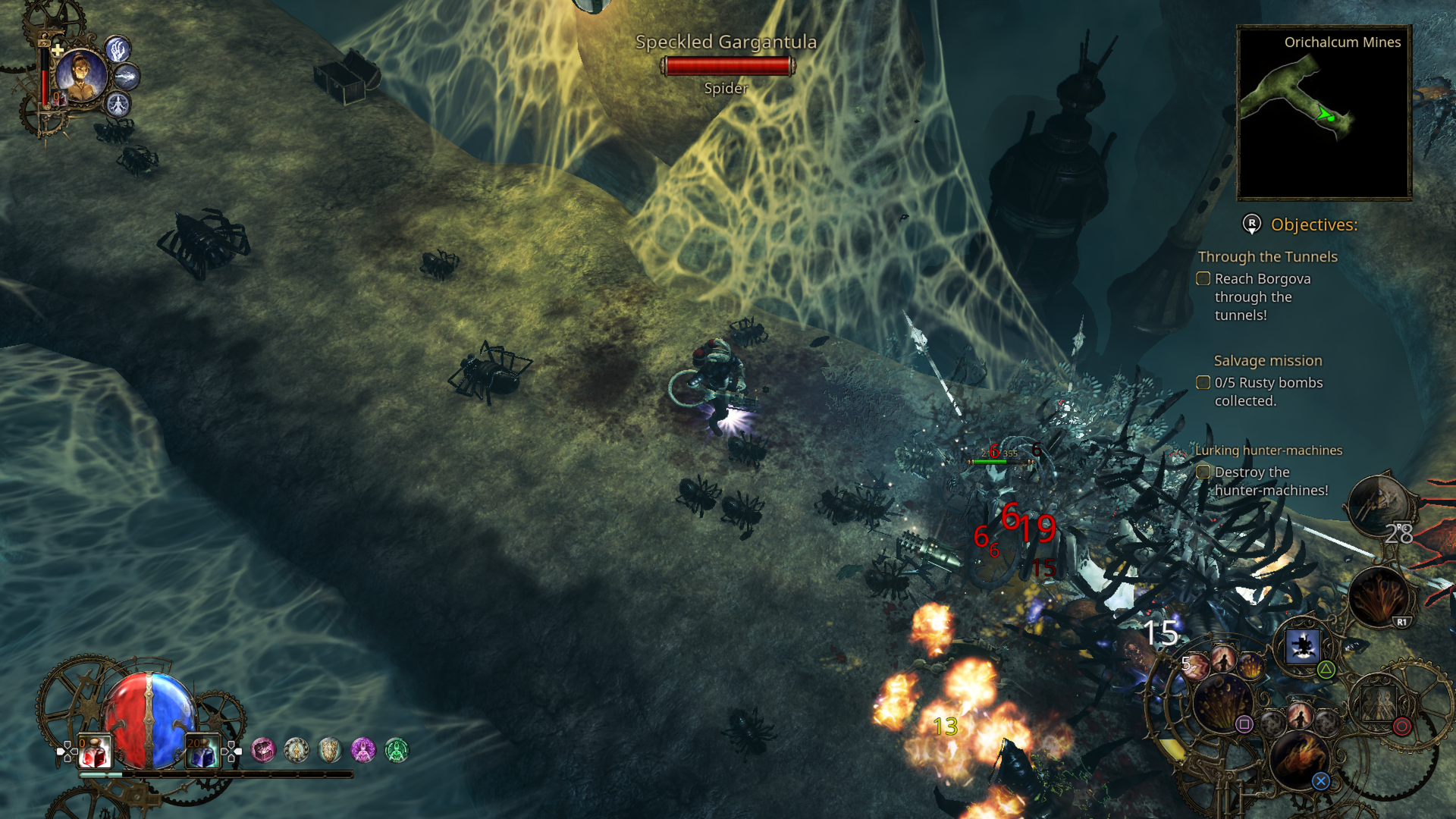Open the right D-pad mana potion selector
This screenshot has height=819, width=1456.
(231, 752)
